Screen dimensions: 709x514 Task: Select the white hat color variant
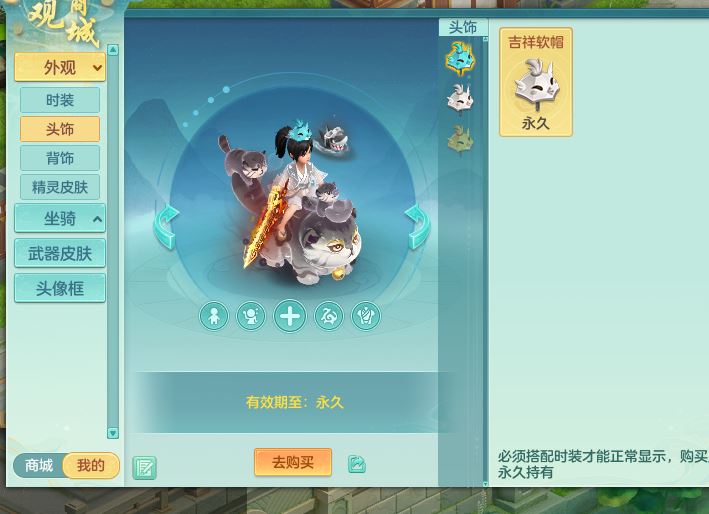click(460, 99)
